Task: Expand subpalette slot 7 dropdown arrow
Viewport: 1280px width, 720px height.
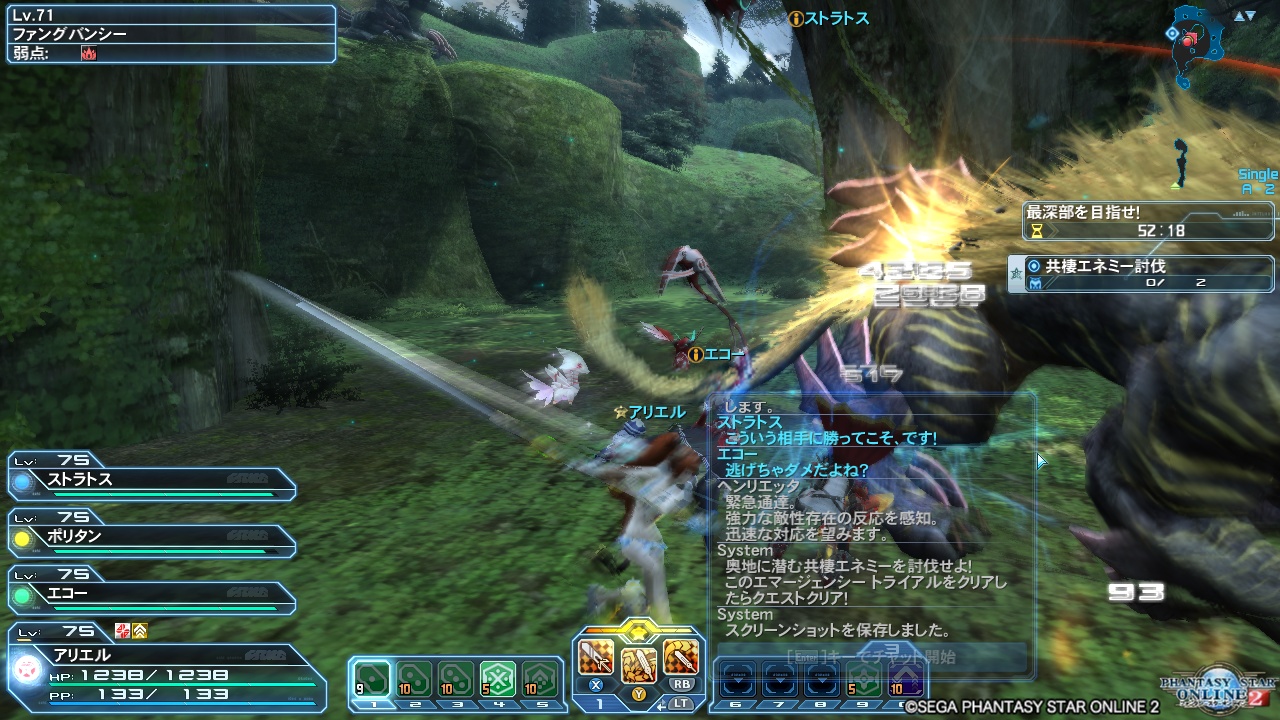Action: coord(780,680)
